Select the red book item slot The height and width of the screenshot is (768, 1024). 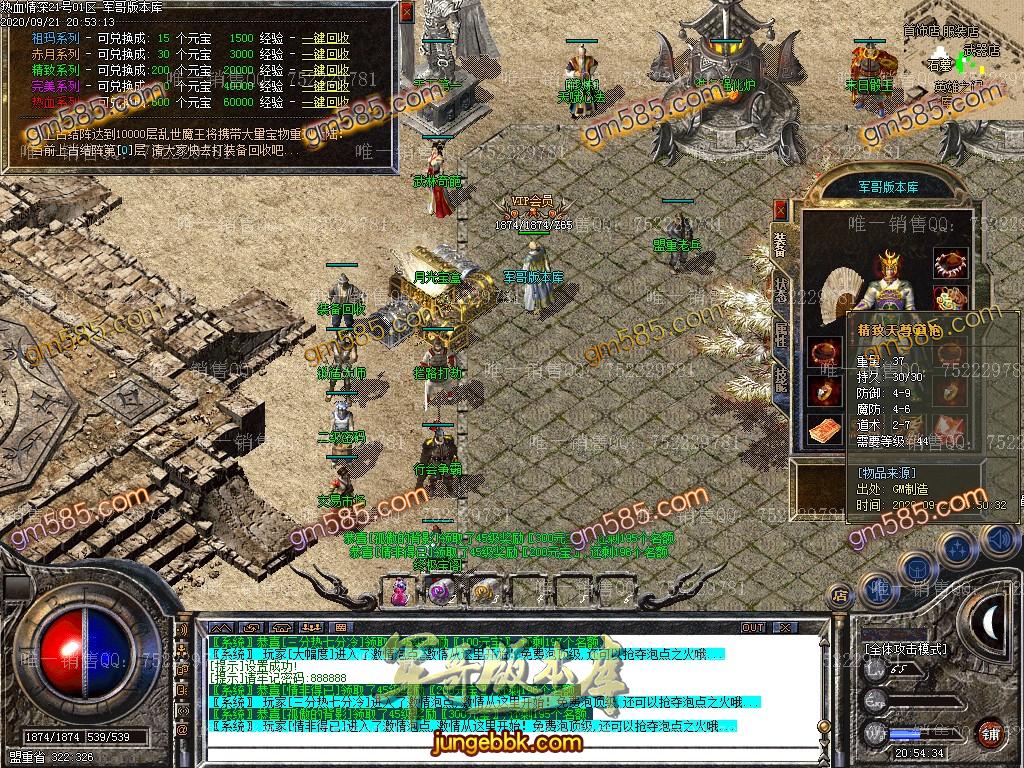click(x=825, y=430)
